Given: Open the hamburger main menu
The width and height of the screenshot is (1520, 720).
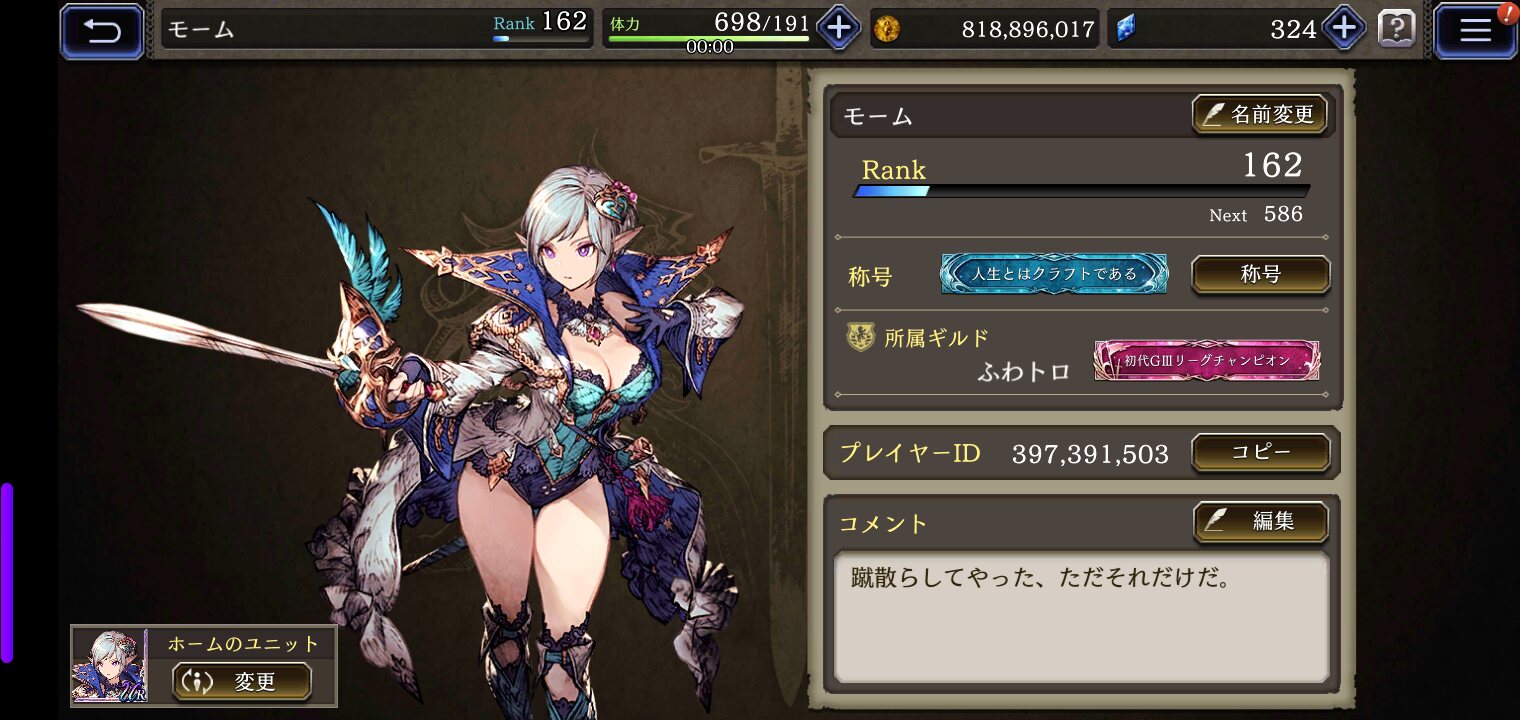Looking at the screenshot, I should 1475,31.
